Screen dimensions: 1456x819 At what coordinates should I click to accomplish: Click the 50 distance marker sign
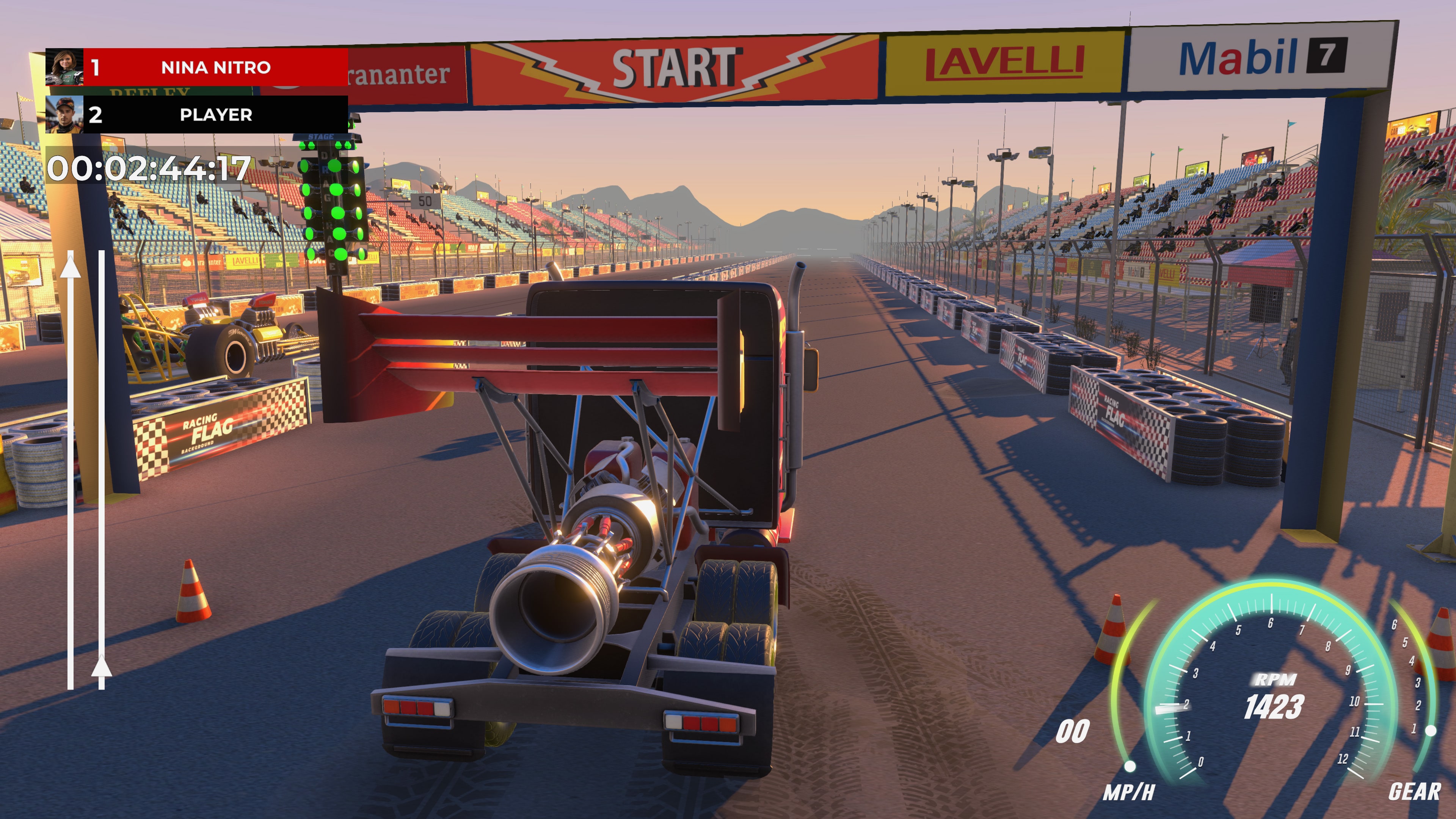tap(425, 201)
